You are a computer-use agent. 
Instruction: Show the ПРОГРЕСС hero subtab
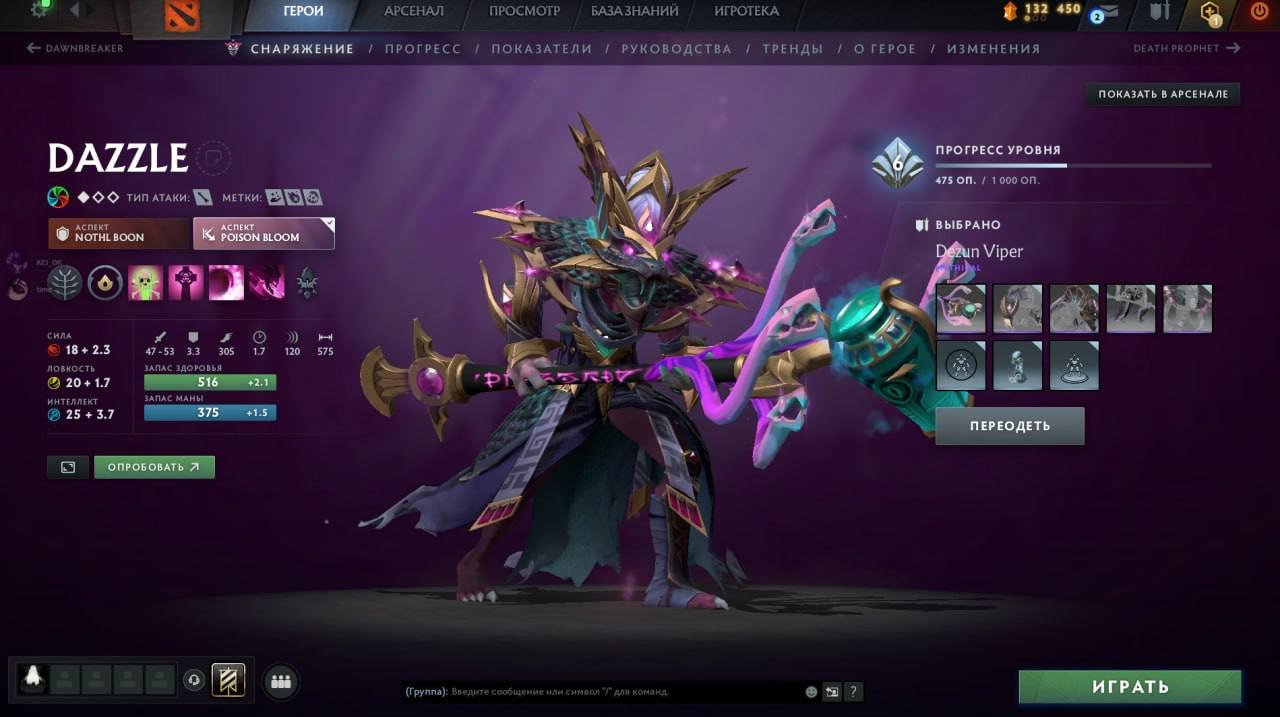423,48
